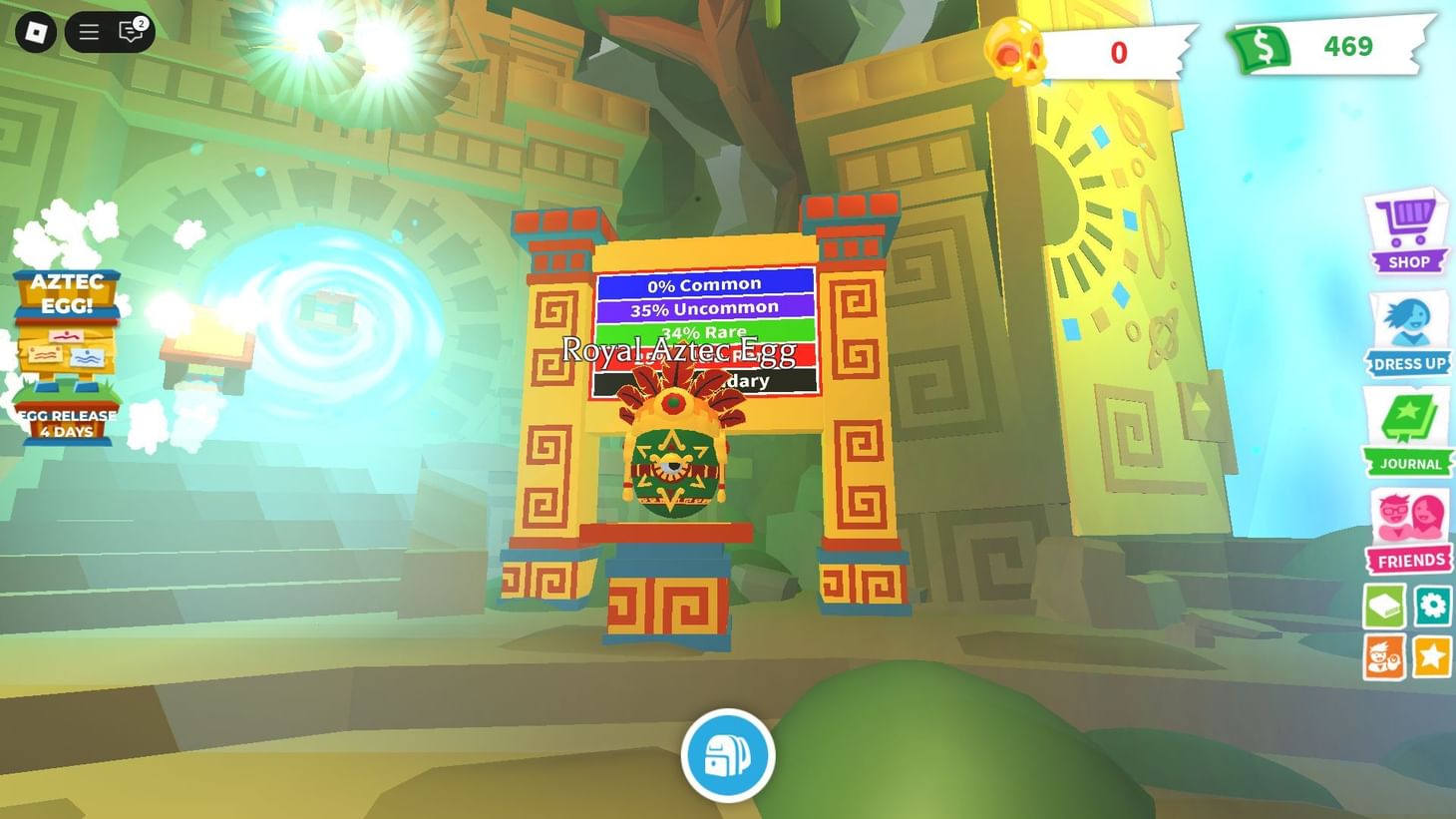This screenshot has height=819, width=1456.
Task: Open the backpack inventory at bottom
Action: point(728,755)
